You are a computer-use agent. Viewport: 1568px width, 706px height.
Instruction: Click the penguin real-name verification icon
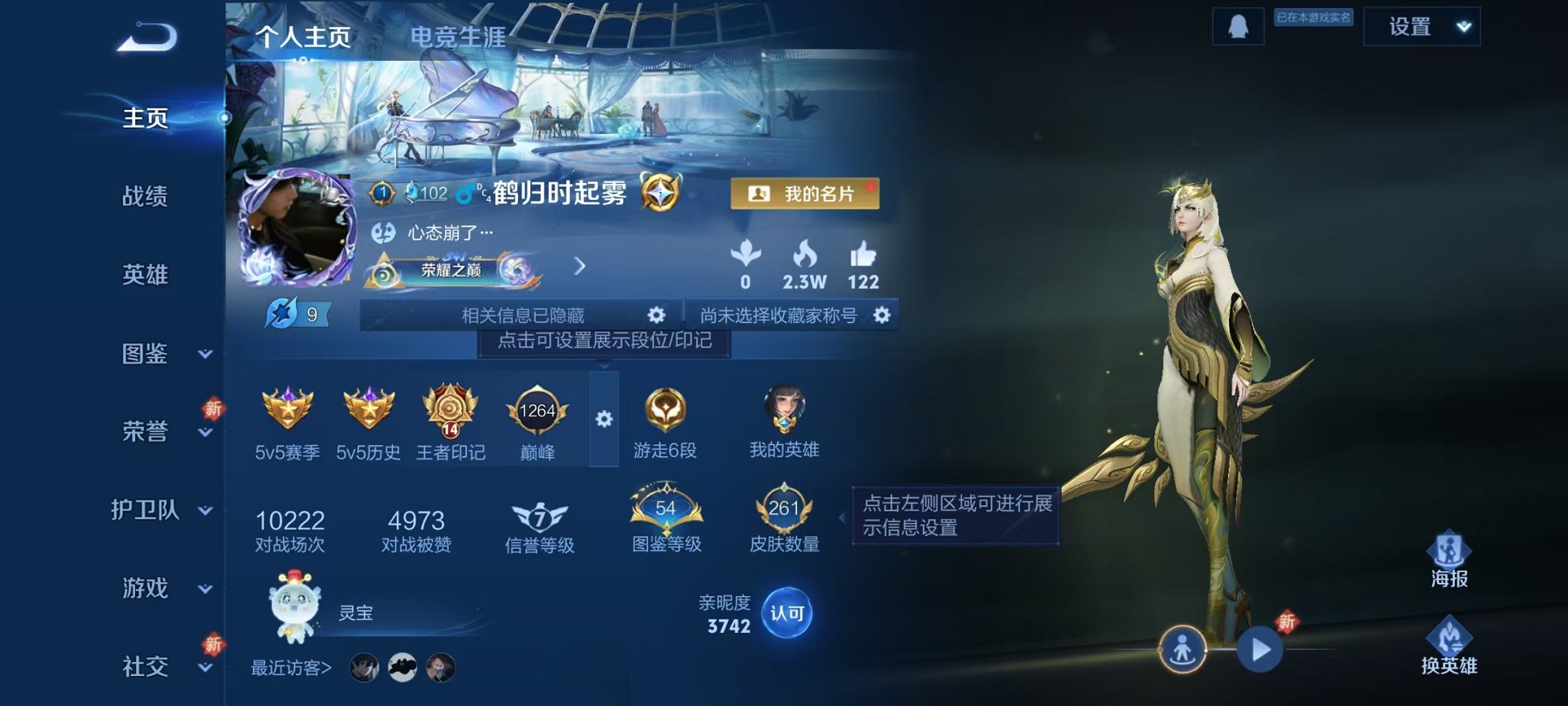click(1237, 26)
